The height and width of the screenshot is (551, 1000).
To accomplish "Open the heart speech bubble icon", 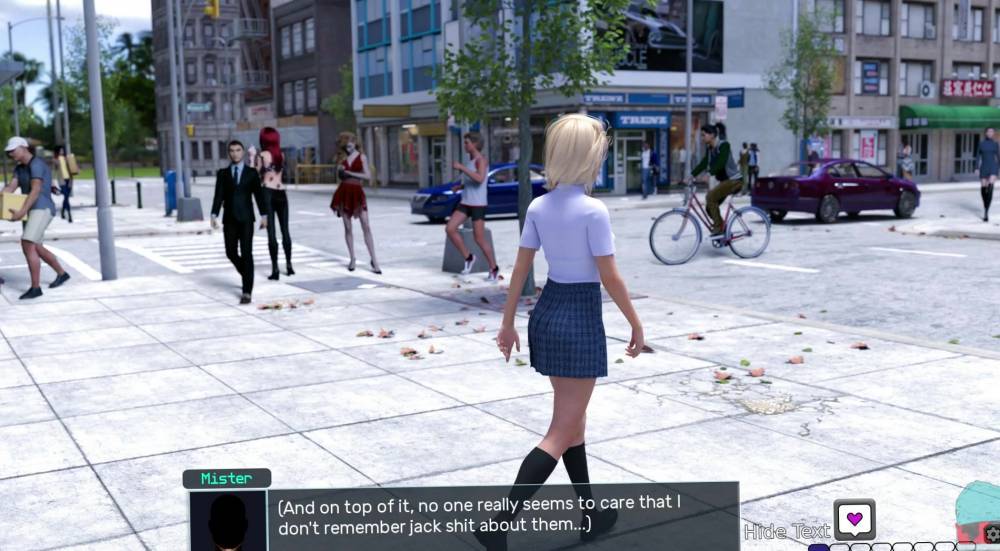I will (854, 519).
